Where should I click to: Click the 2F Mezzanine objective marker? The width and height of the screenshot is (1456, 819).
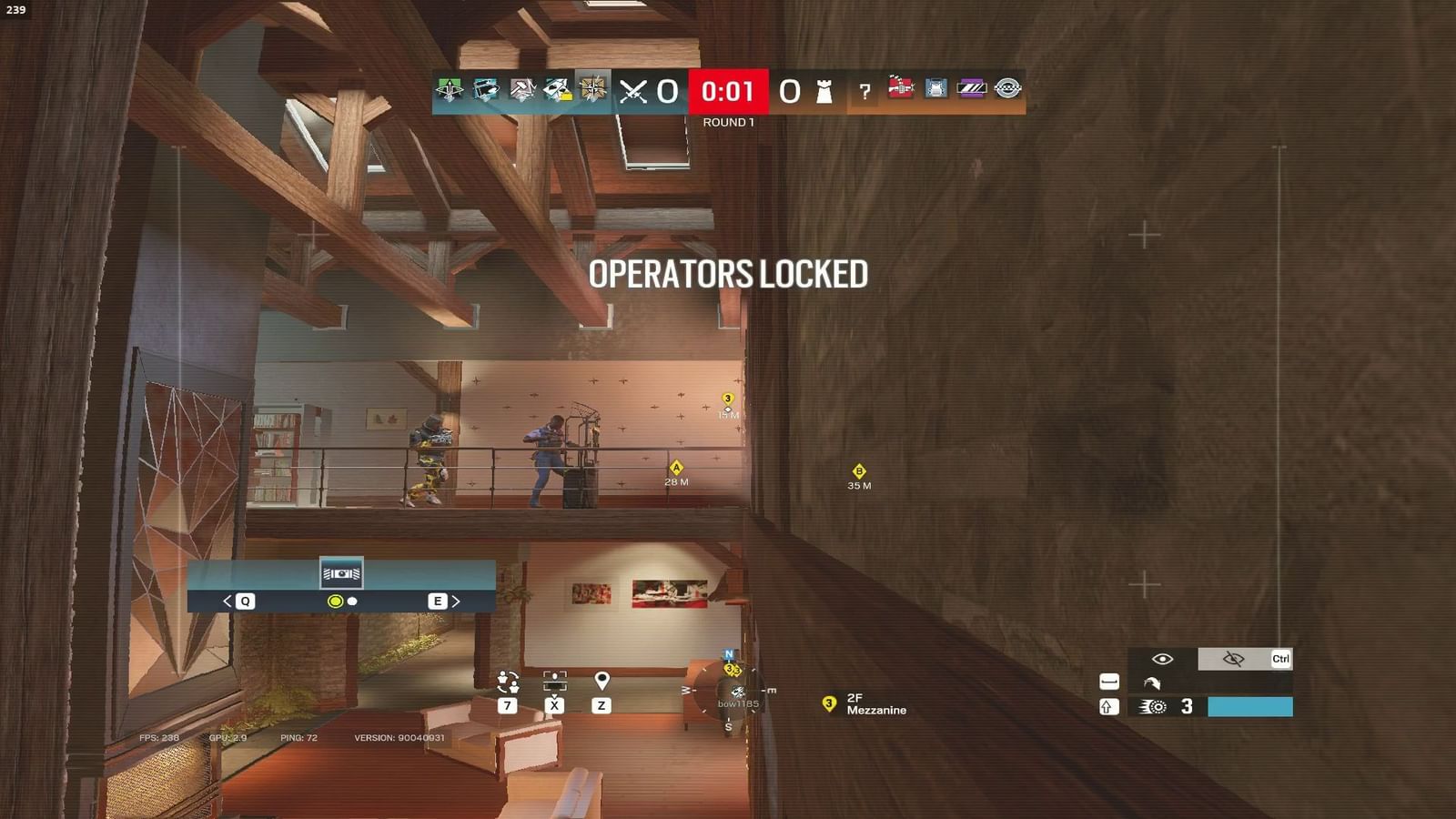tap(829, 703)
